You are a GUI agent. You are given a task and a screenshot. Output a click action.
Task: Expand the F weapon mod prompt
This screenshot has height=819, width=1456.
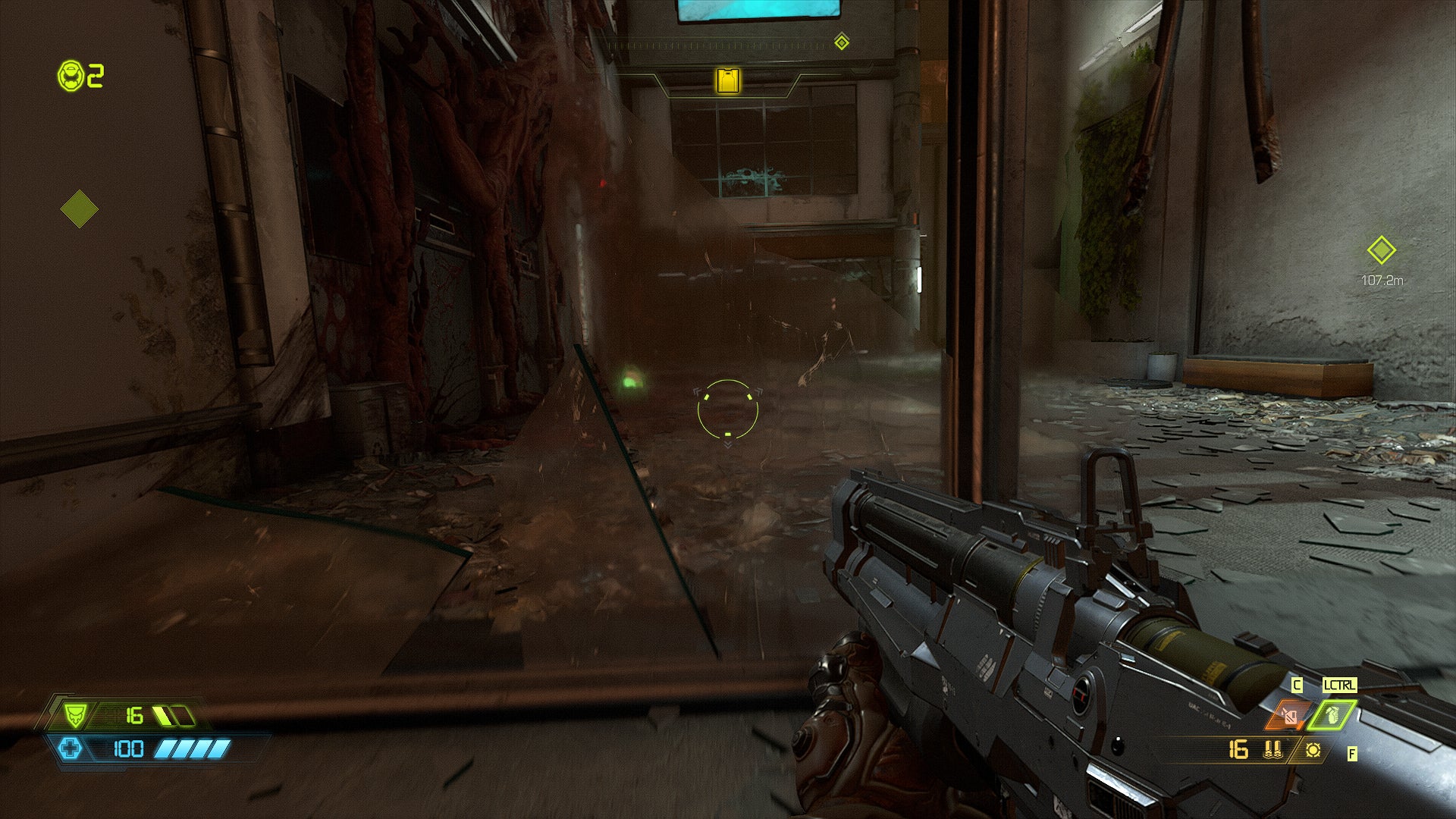point(1351,754)
